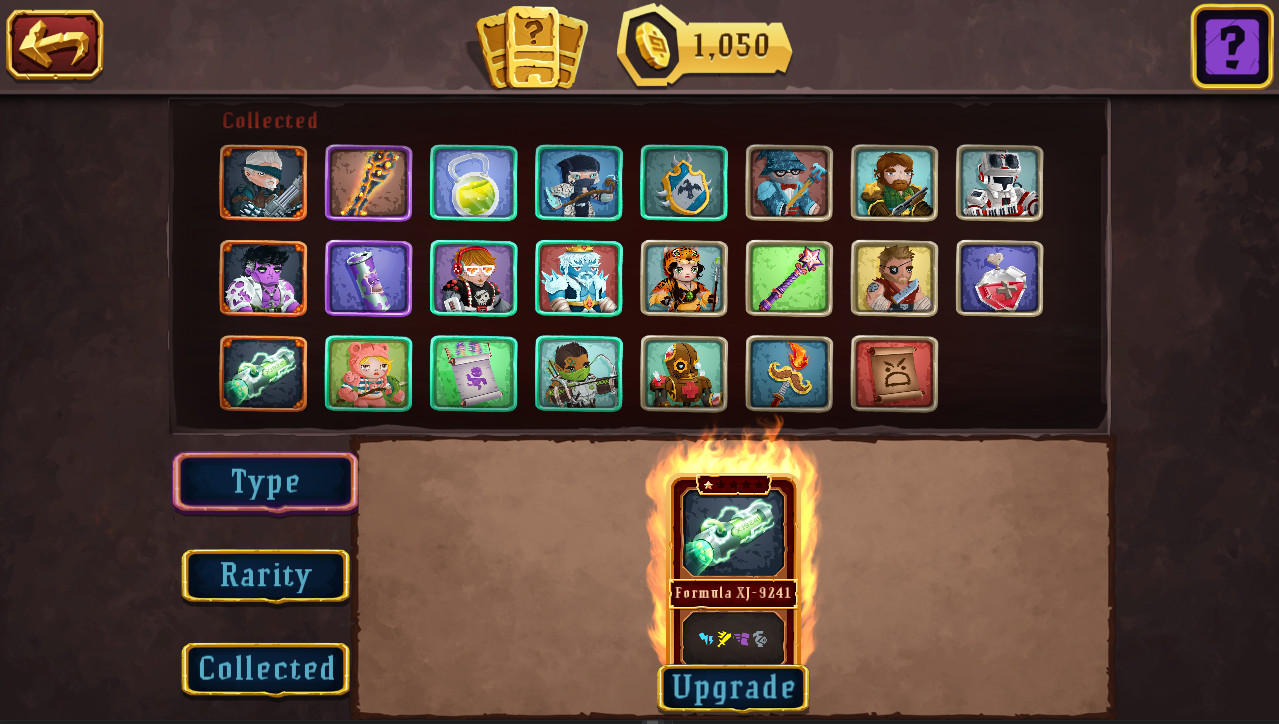
Task: Go back with the arrow button
Action: [55, 45]
